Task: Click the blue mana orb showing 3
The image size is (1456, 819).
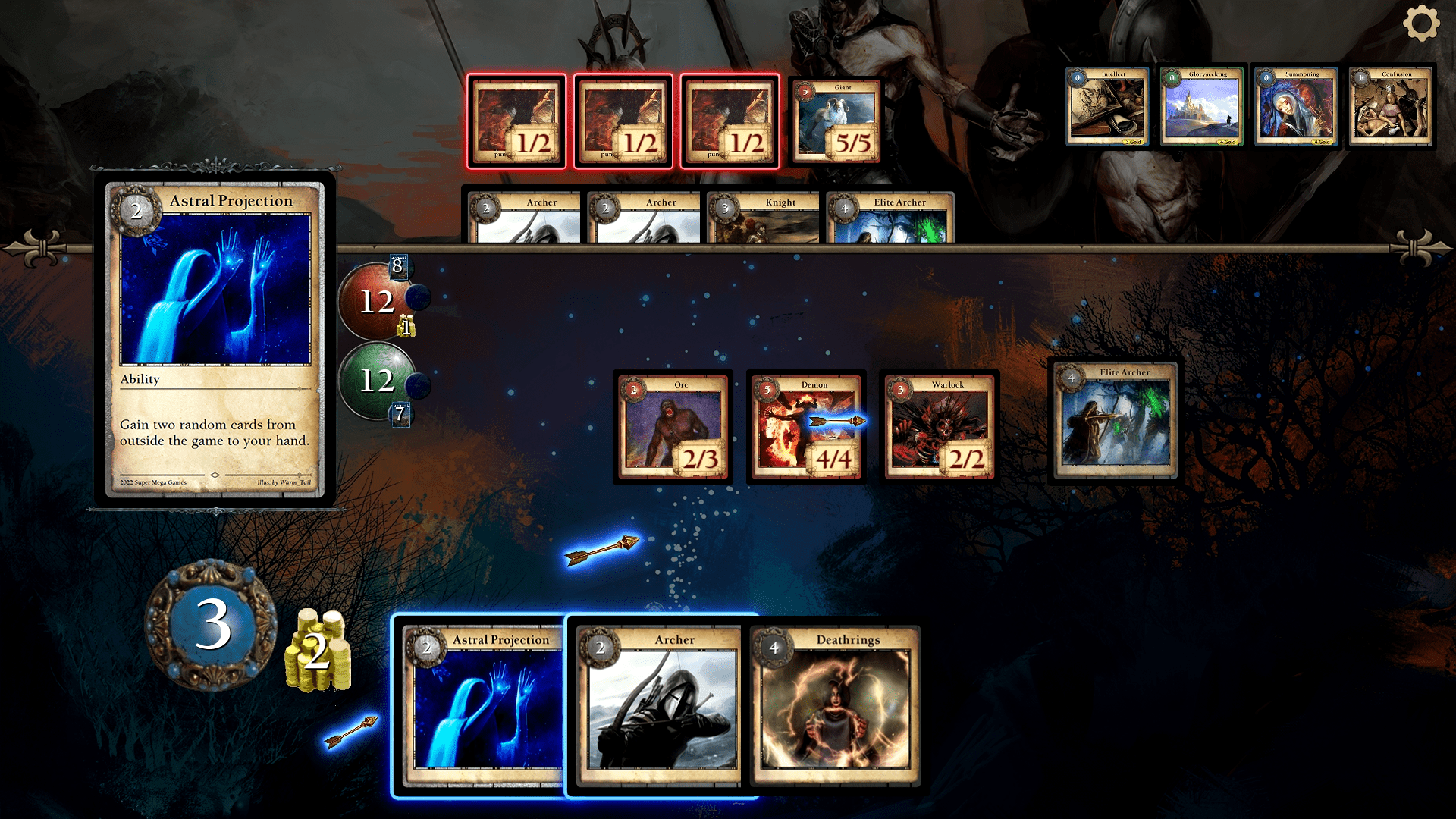Action: [x=212, y=625]
